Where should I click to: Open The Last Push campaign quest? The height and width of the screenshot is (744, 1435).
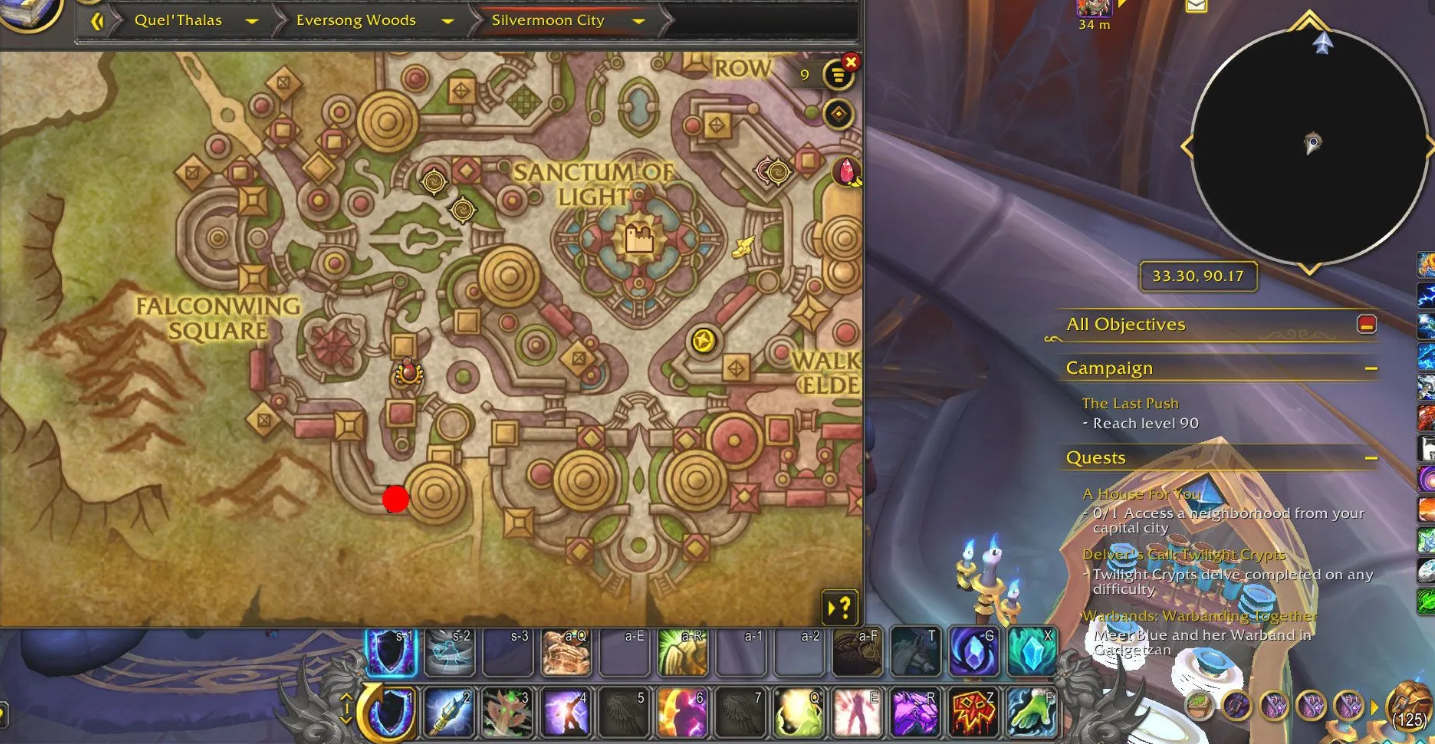coord(1130,403)
